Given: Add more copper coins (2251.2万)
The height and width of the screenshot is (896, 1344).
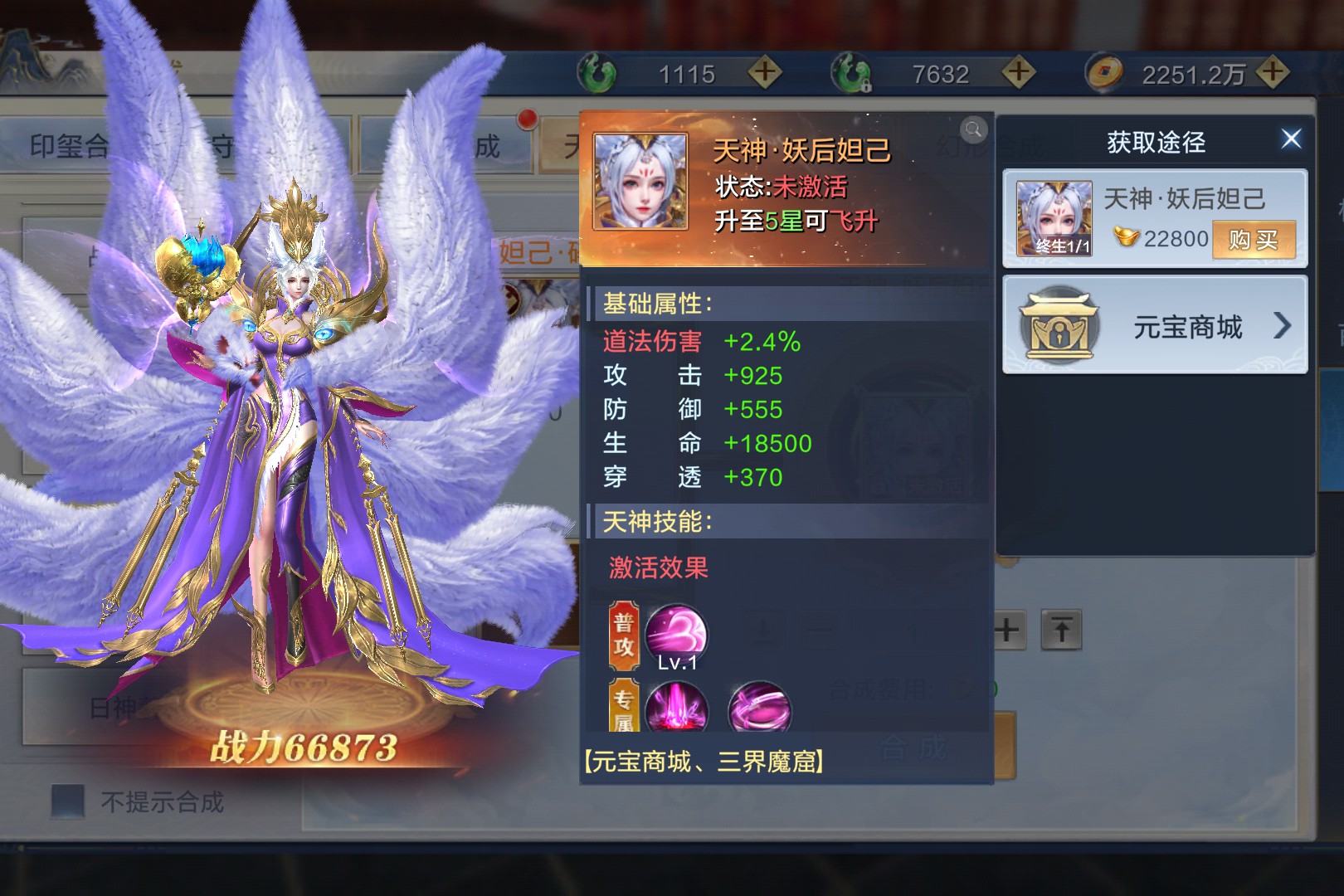Looking at the screenshot, I should click(x=1272, y=73).
